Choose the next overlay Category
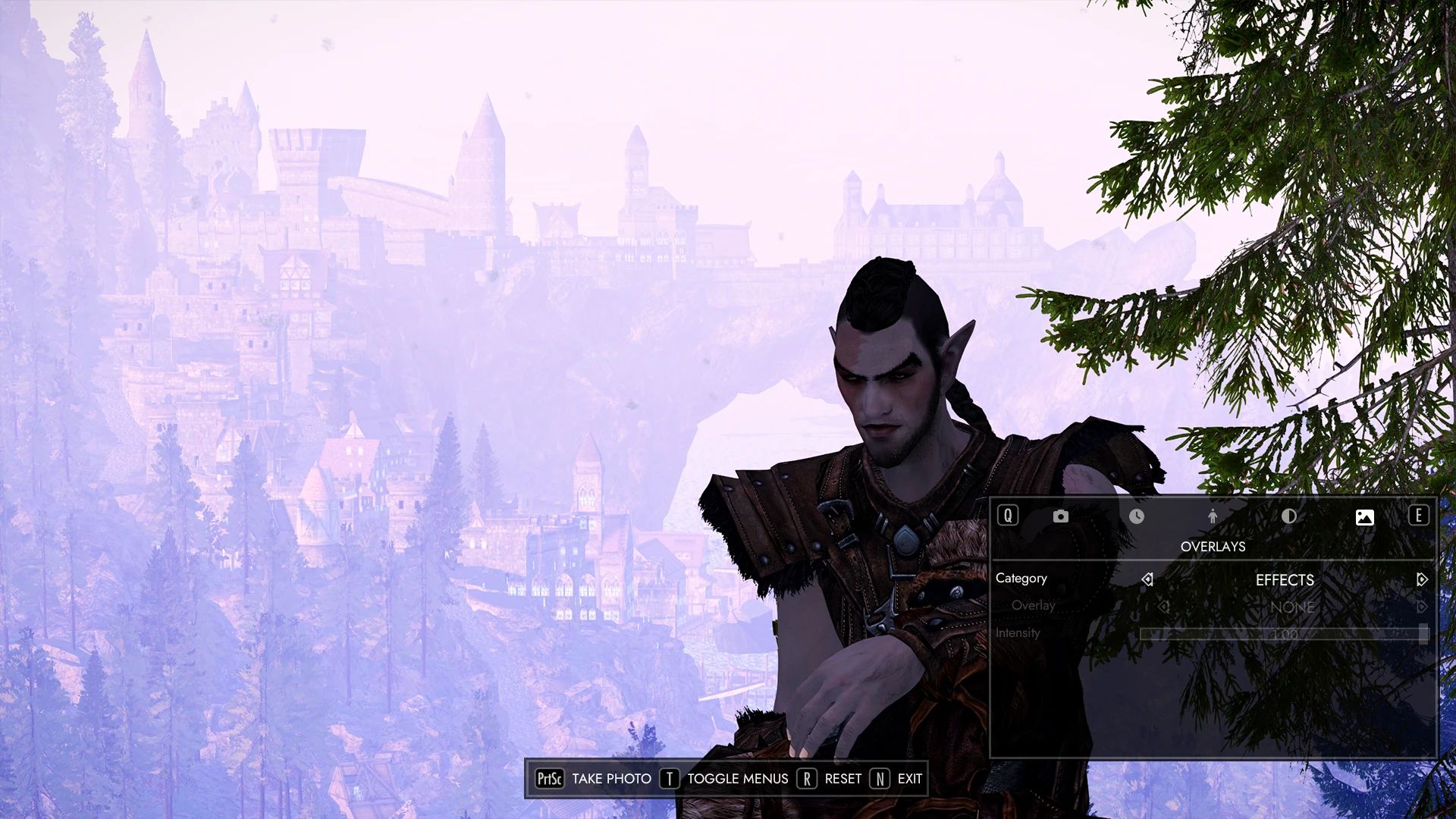1456x819 pixels. tap(1422, 579)
